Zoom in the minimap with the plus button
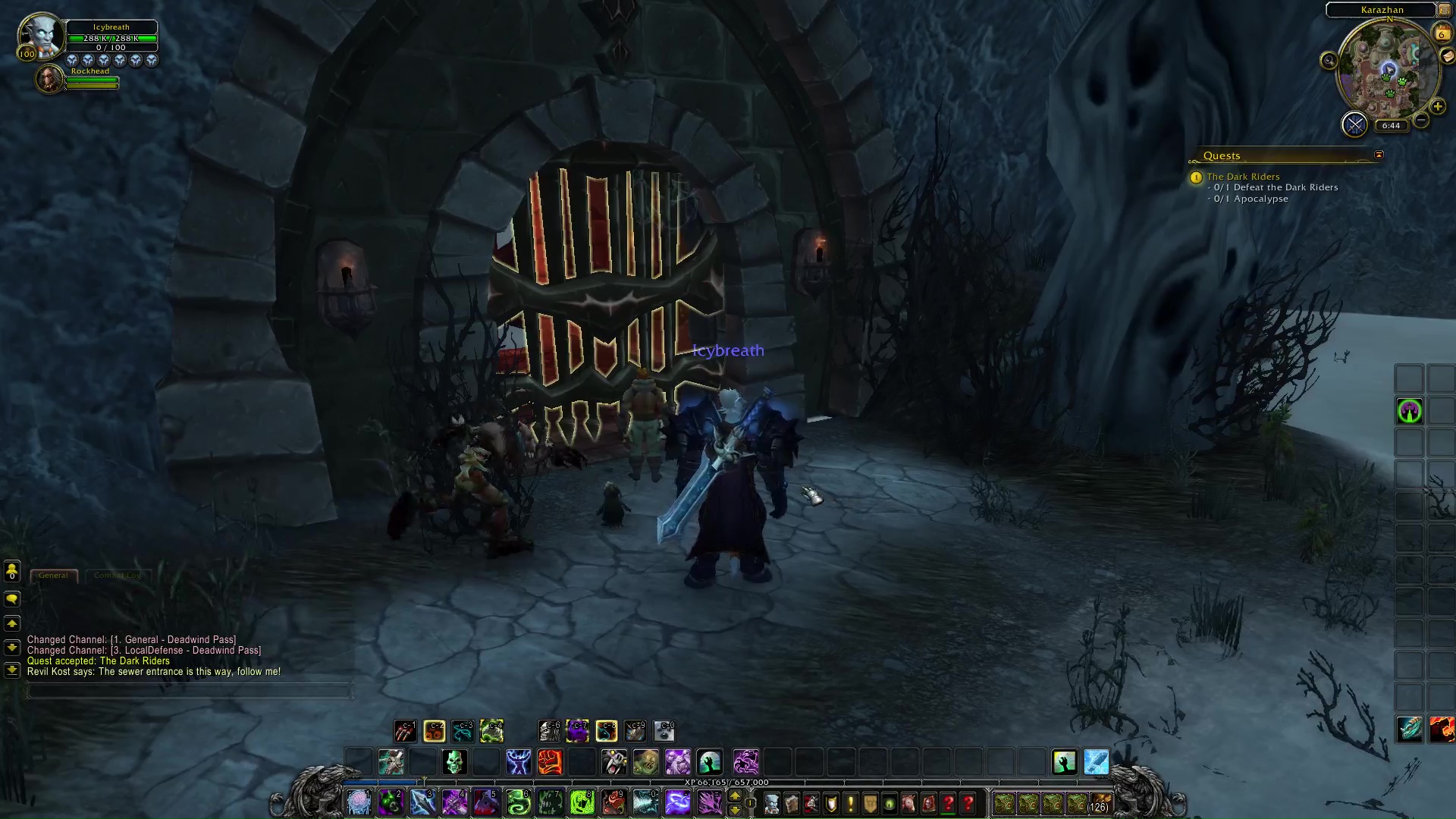 pos(1438,107)
